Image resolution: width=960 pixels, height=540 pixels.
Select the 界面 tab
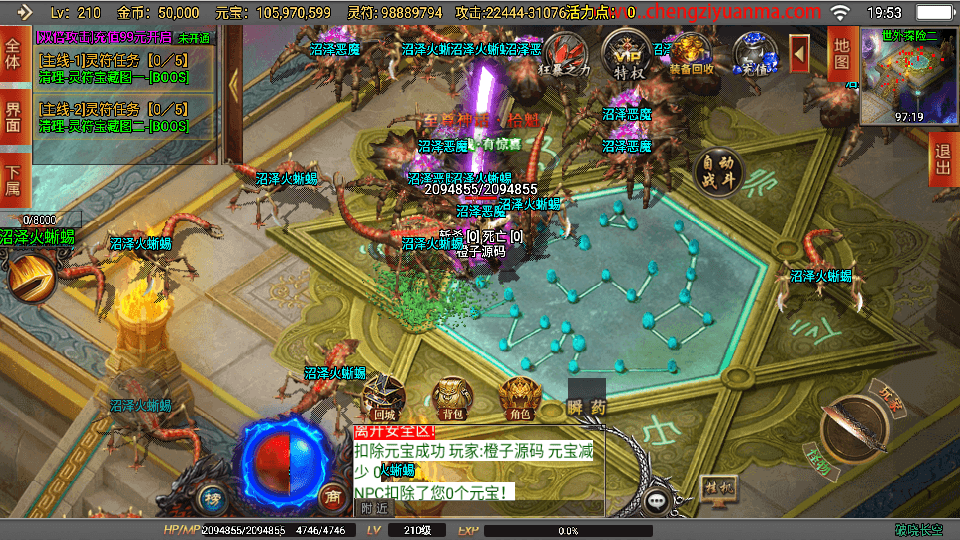point(13,116)
